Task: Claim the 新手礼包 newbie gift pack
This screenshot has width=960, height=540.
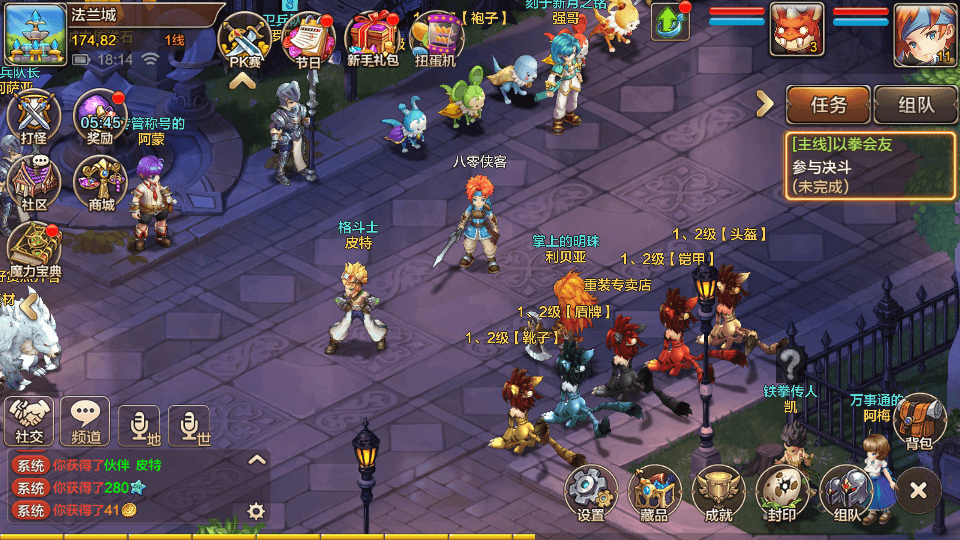Action: click(x=373, y=40)
